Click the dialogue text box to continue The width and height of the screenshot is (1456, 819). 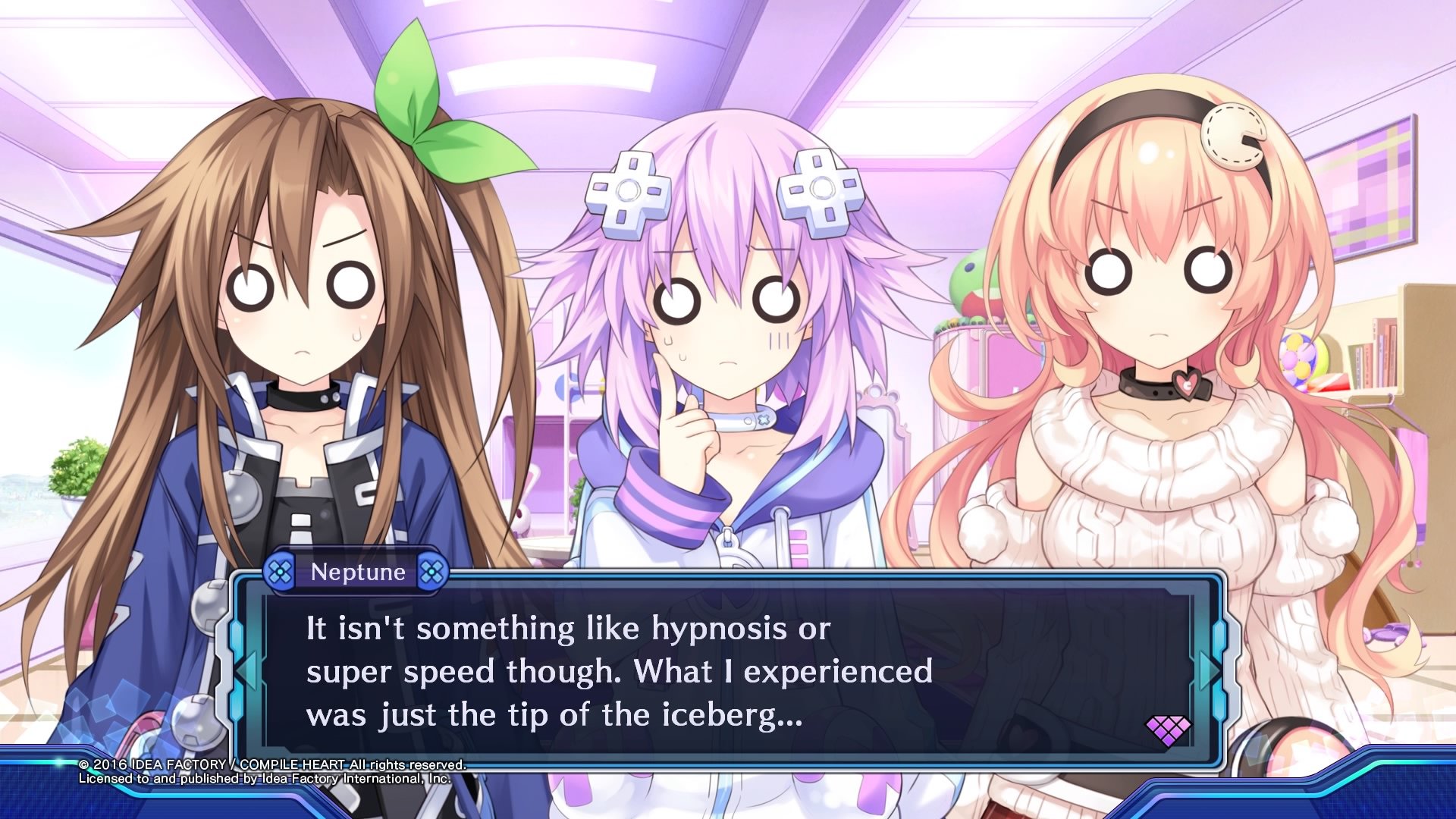(728, 671)
